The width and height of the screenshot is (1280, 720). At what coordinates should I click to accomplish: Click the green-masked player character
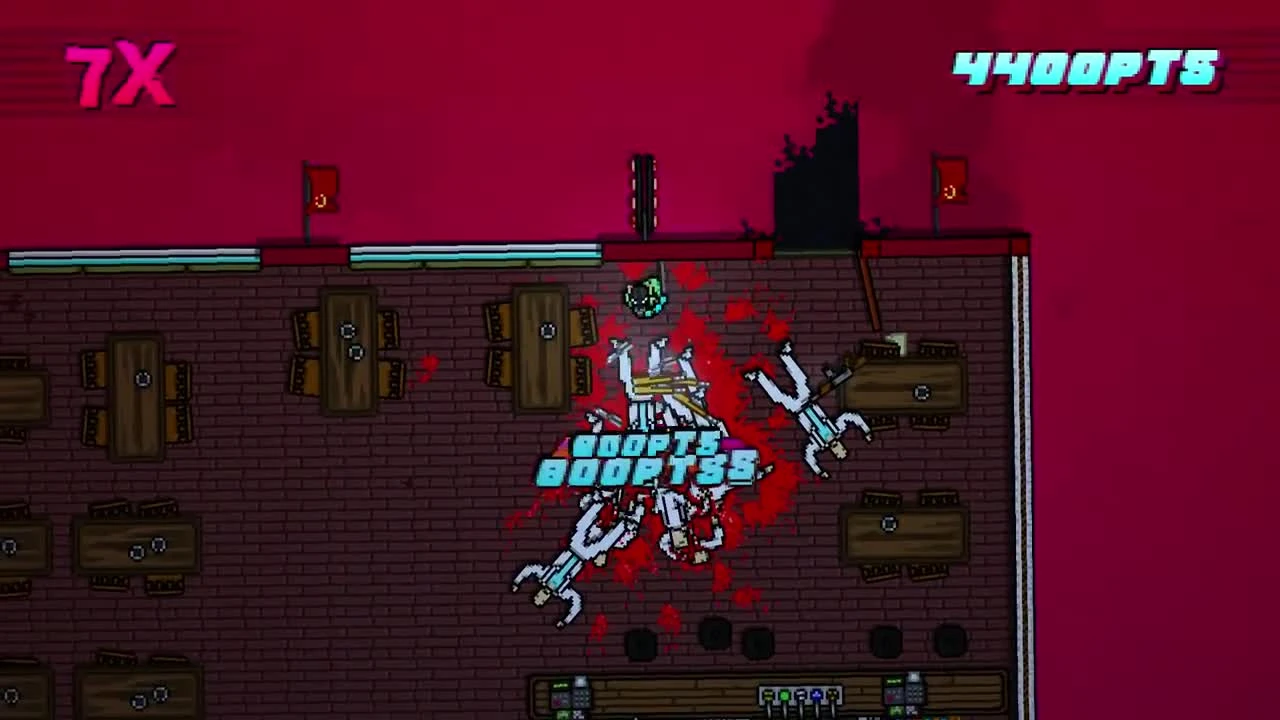(645, 295)
